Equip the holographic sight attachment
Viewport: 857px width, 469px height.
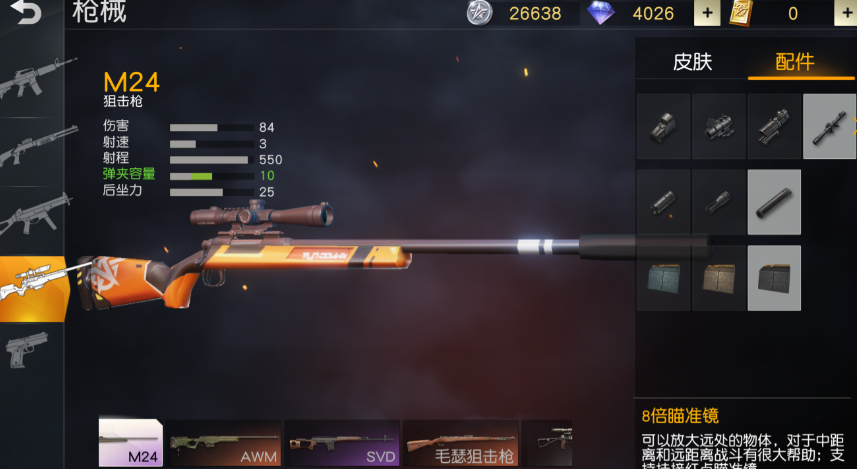coord(664,127)
